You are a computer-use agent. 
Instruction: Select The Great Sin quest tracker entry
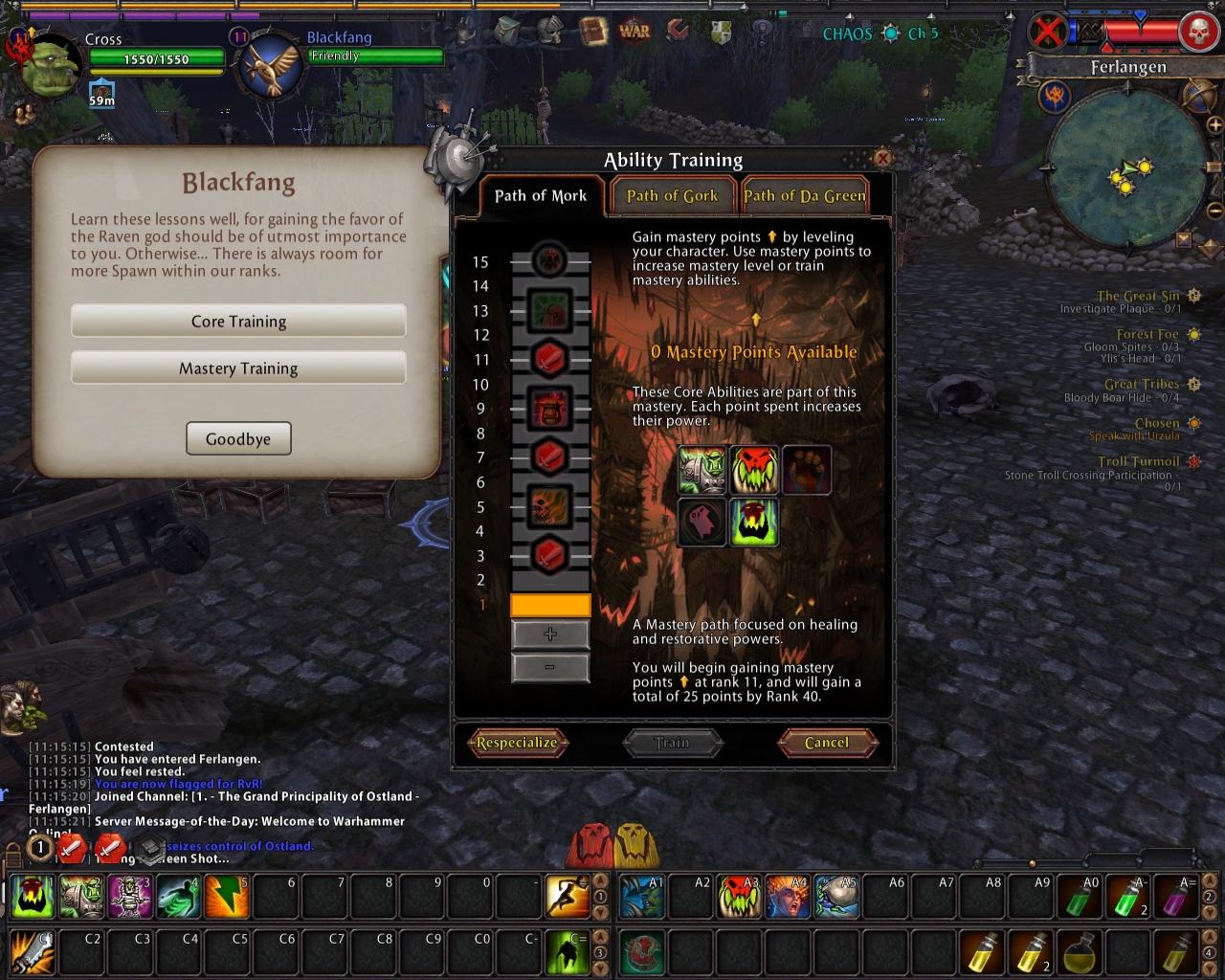(x=1138, y=296)
